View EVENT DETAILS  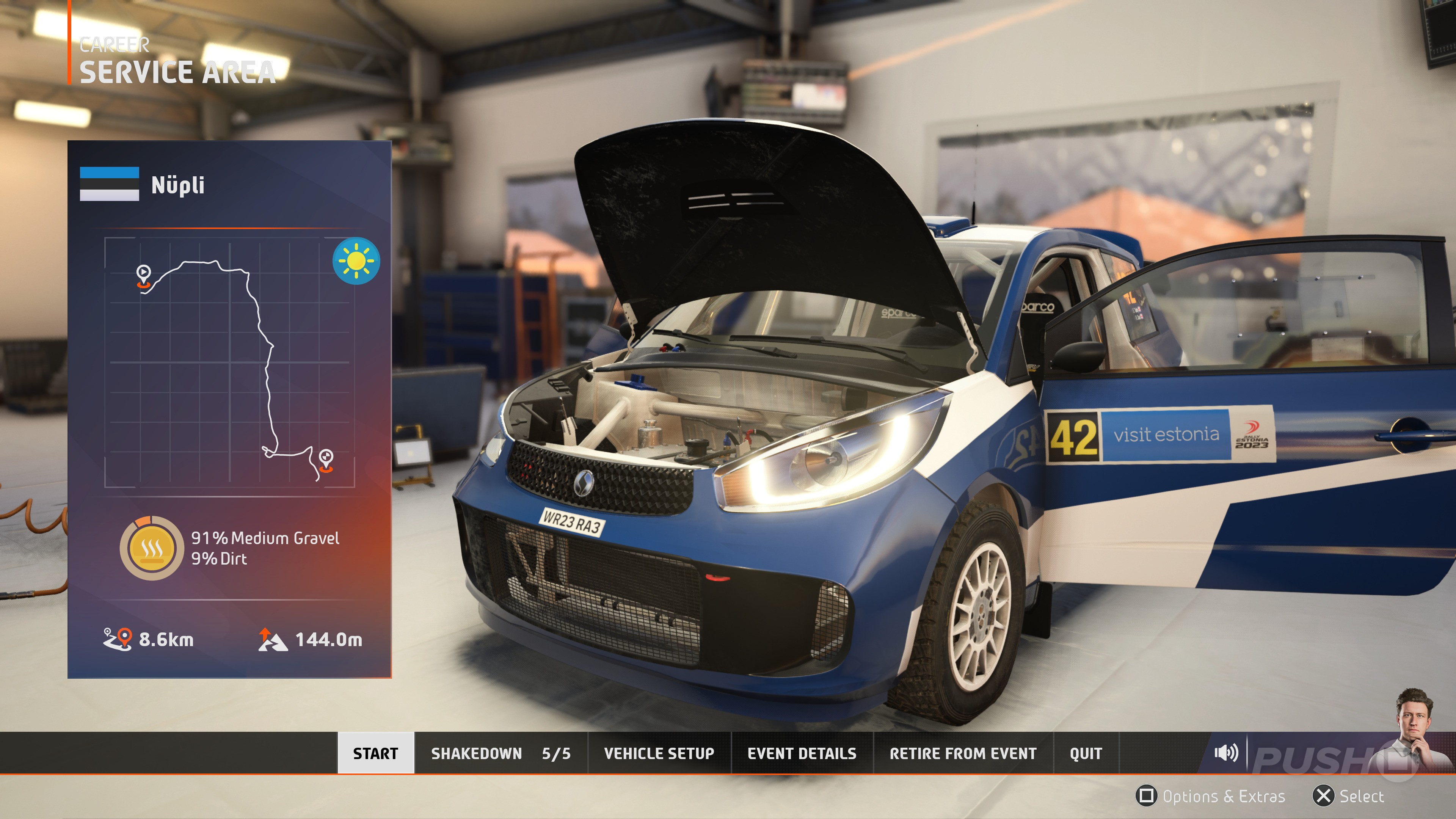coord(802,753)
